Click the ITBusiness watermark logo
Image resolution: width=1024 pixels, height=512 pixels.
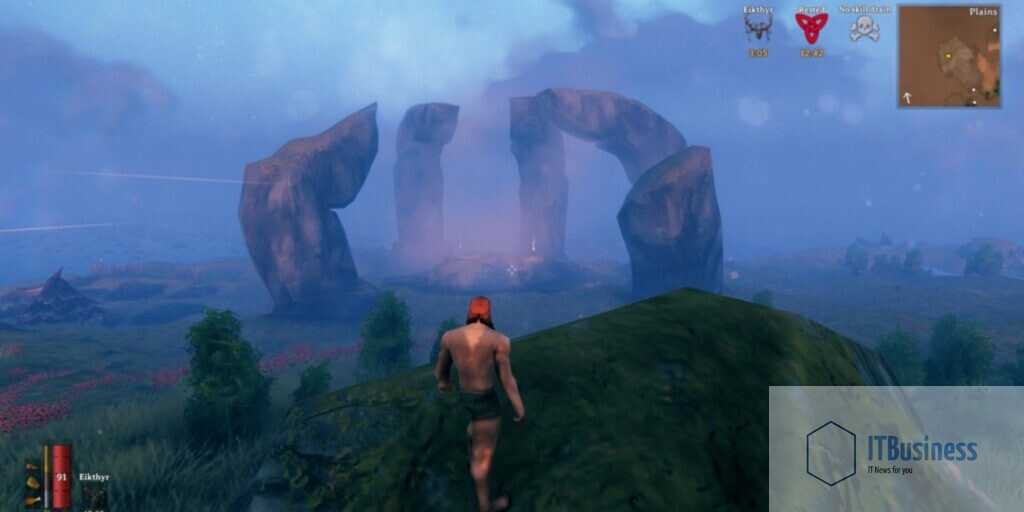(831, 453)
